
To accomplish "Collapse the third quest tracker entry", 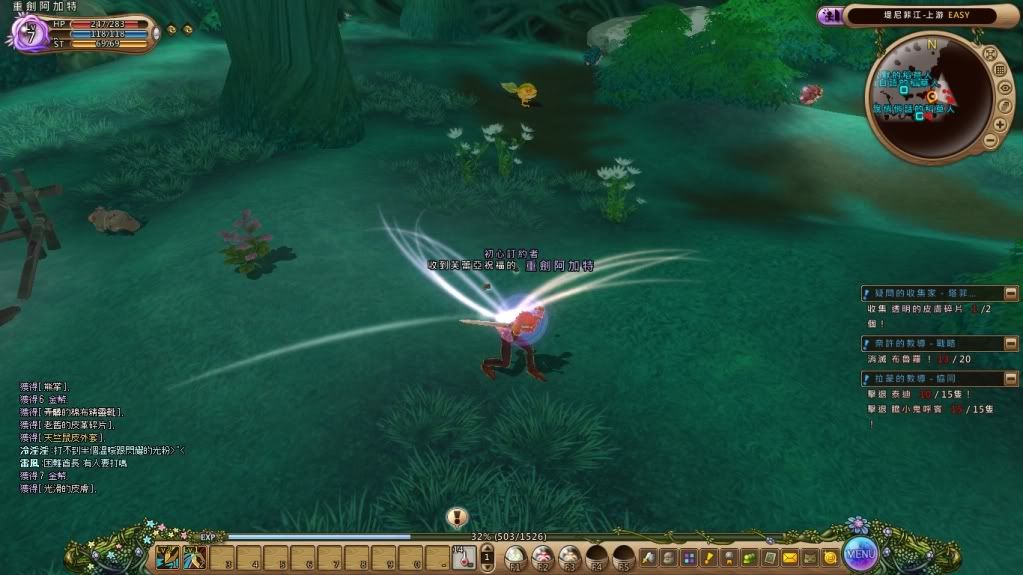I will [x=866, y=378].
